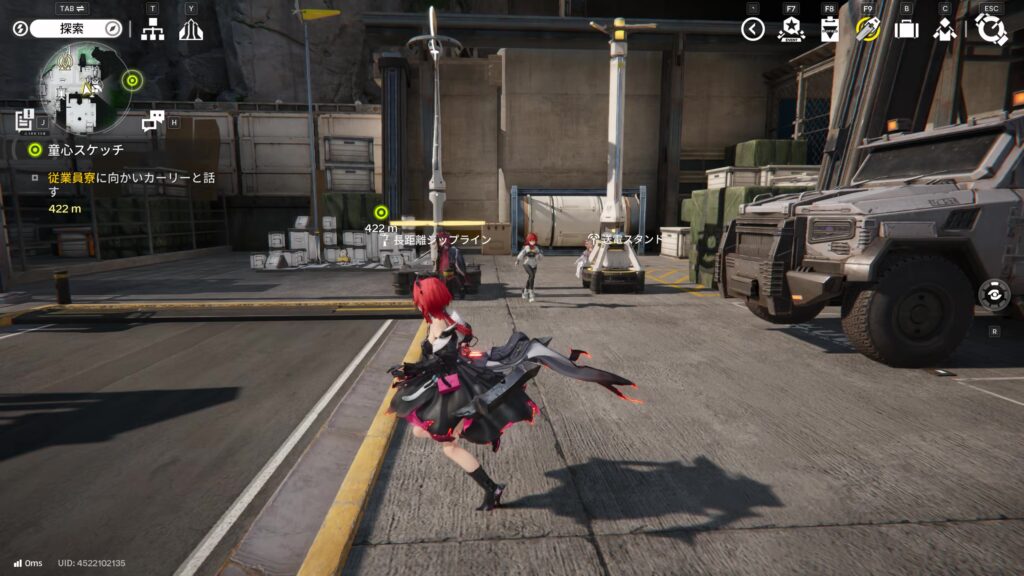This screenshot has height=576, width=1024.
Task: Open the clipboard icon with downward triangle
Action: 829,29
